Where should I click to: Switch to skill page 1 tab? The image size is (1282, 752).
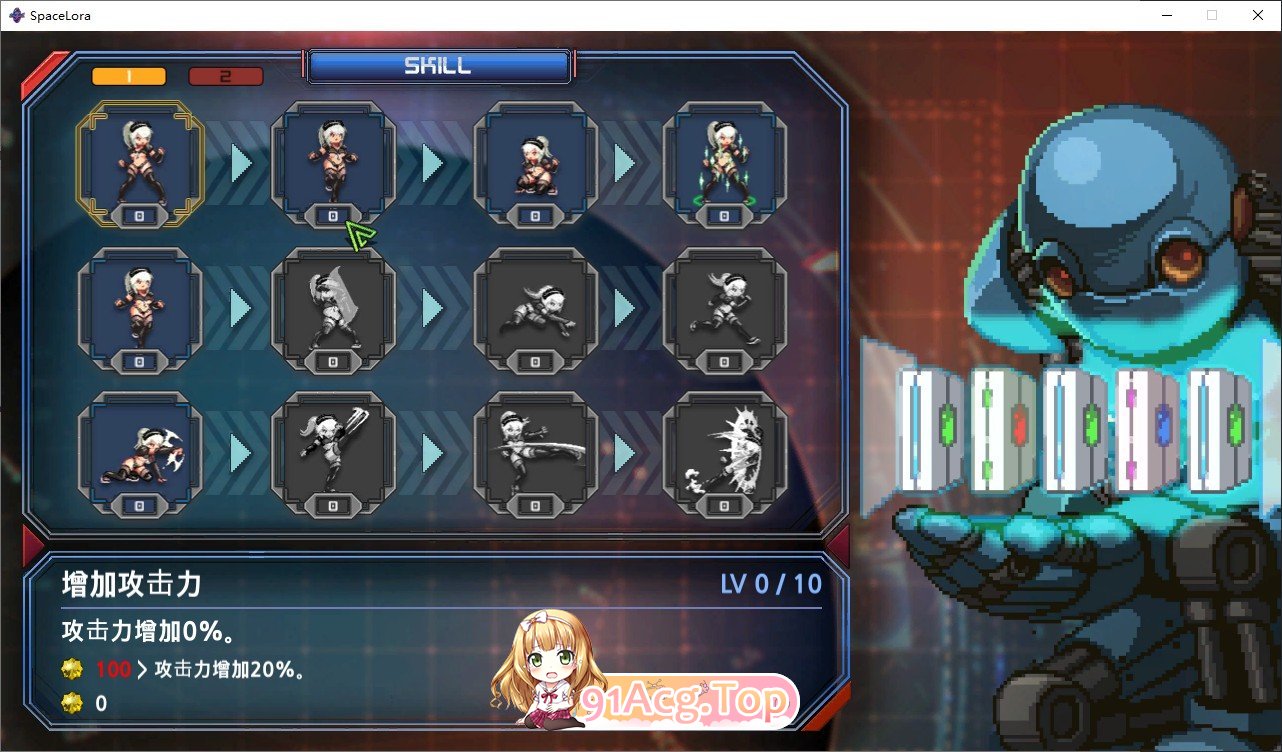coord(128,75)
